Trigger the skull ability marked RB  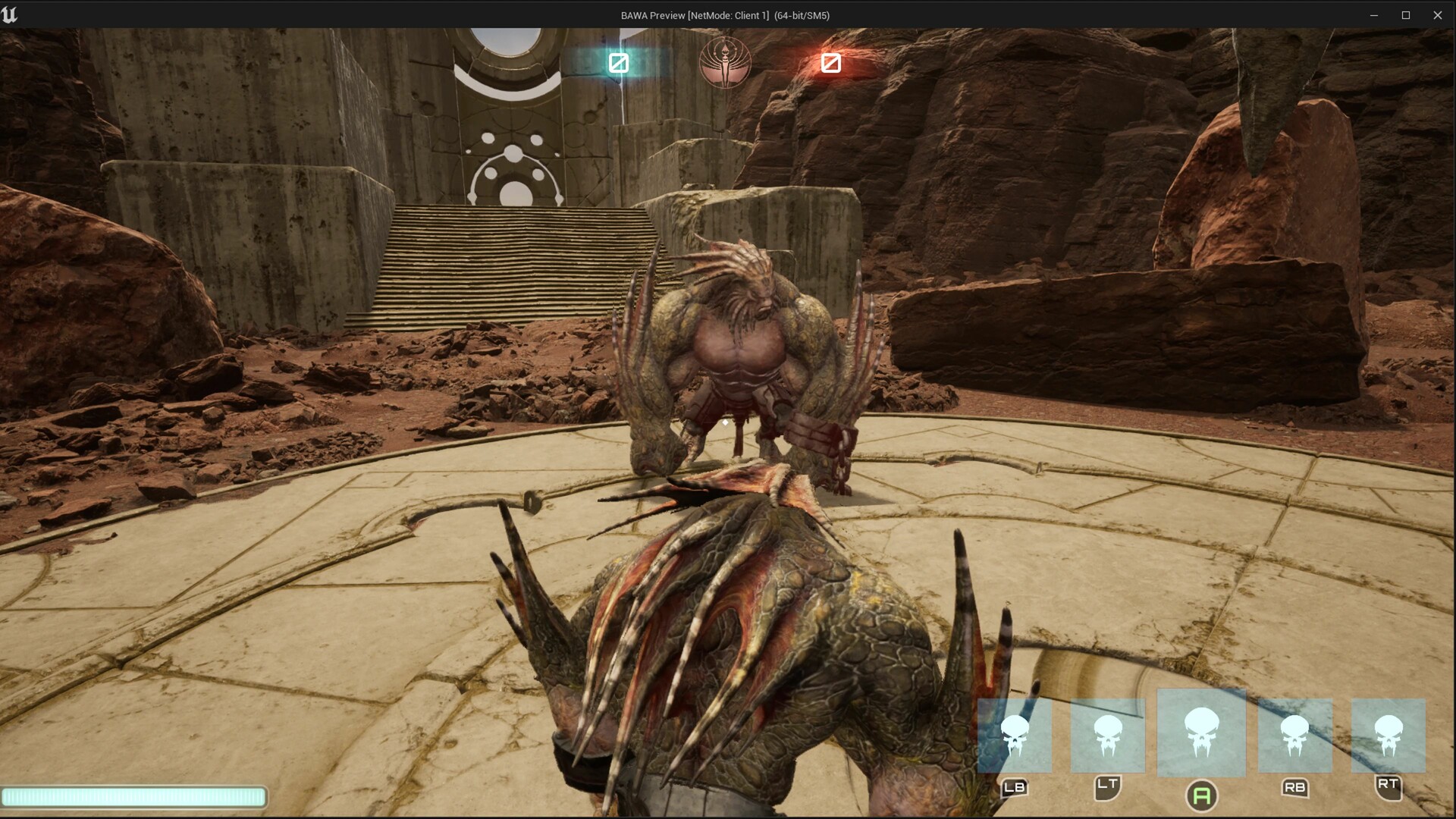pos(1294,736)
